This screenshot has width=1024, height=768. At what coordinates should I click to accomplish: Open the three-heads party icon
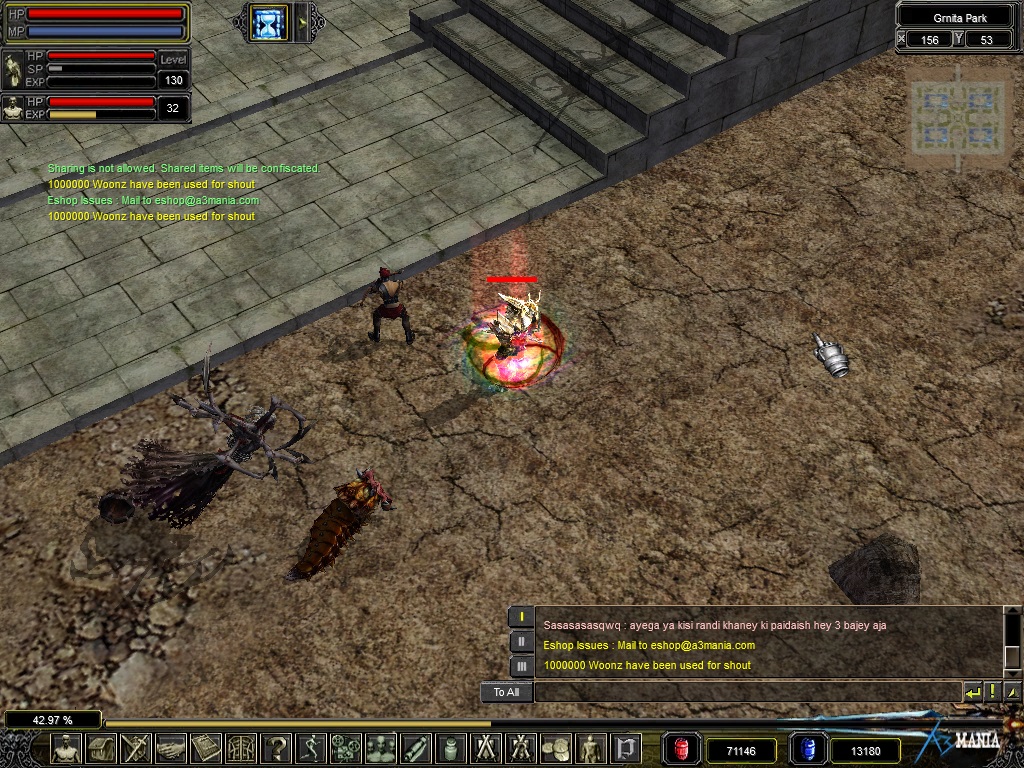click(x=381, y=748)
